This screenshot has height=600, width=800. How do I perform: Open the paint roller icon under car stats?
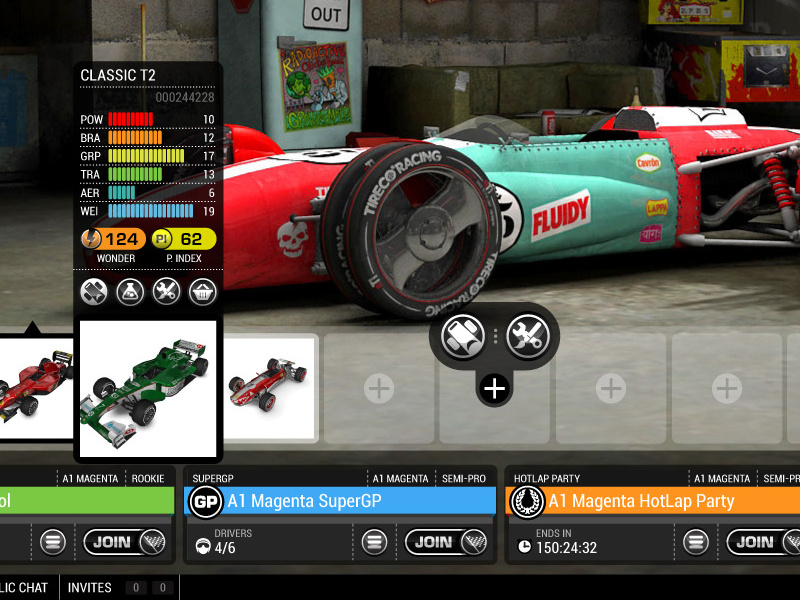(x=94, y=292)
